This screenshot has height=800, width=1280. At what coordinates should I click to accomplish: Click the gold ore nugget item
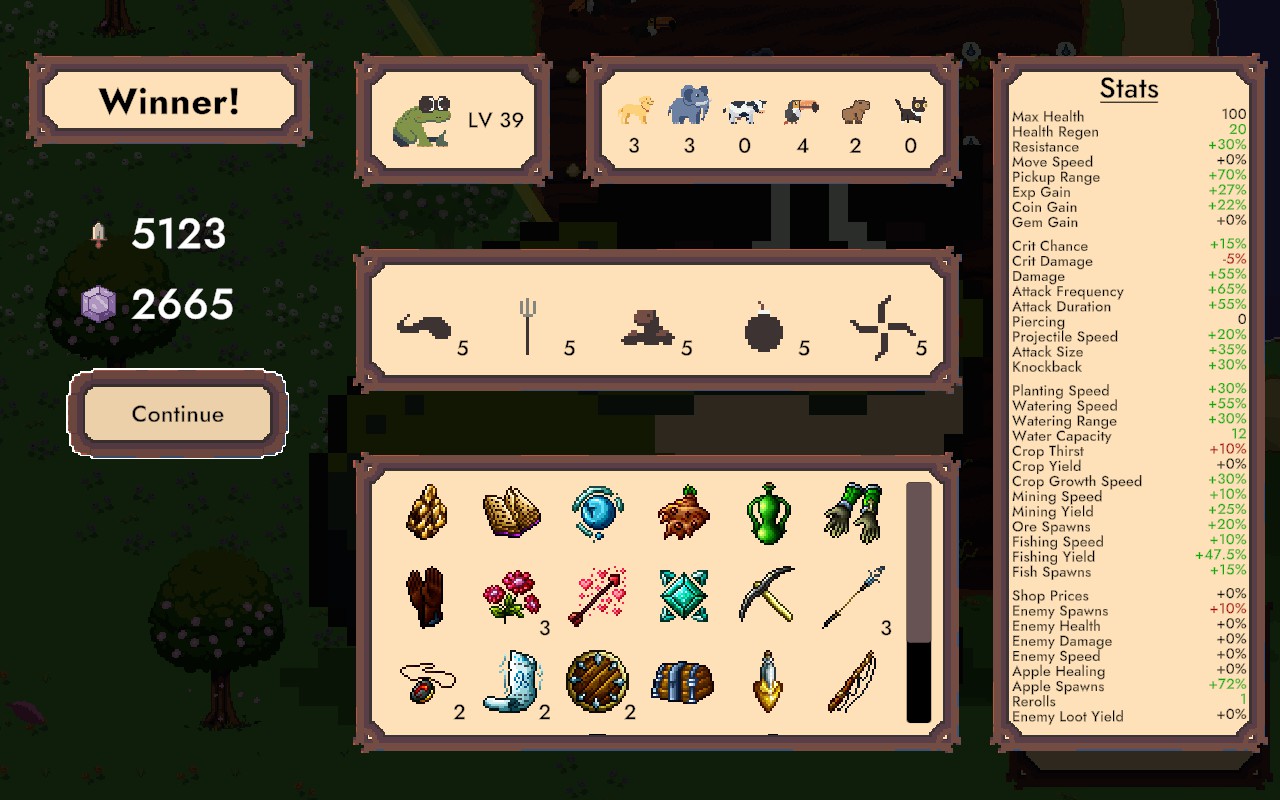pos(427,513)
